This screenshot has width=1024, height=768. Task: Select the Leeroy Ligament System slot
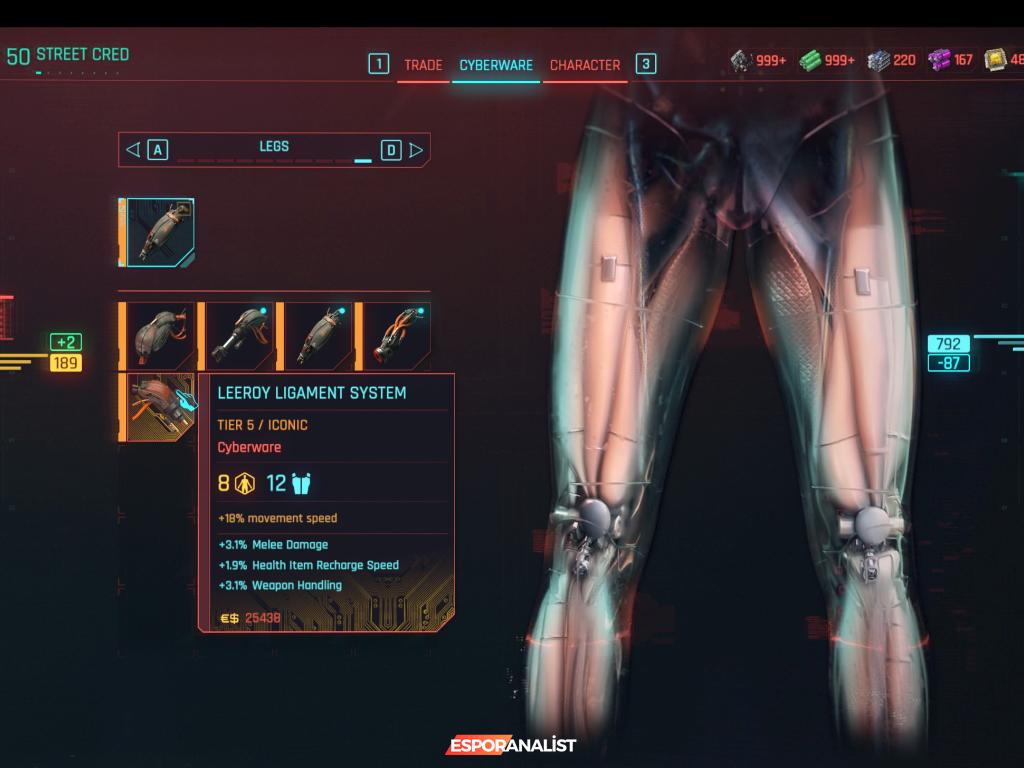[x=160, y=407]
